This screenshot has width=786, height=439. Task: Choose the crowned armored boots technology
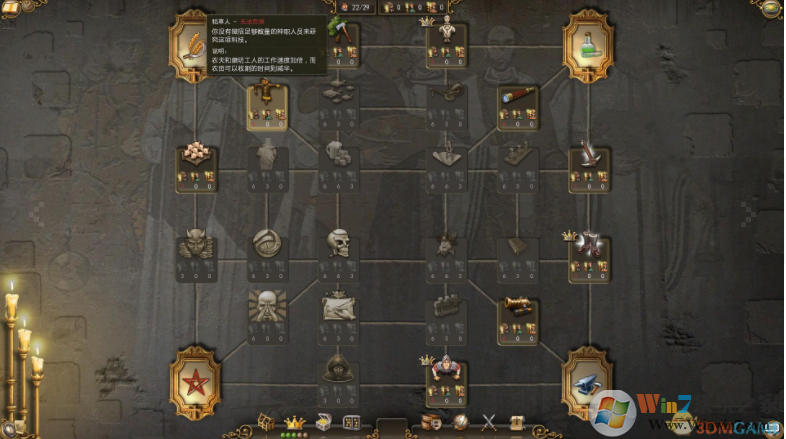(x=588, y=245)
